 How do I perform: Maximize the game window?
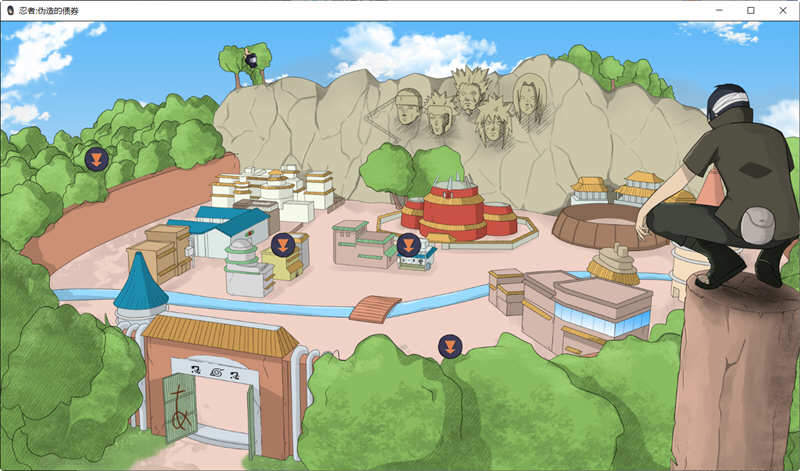click(x=751, y=10)
